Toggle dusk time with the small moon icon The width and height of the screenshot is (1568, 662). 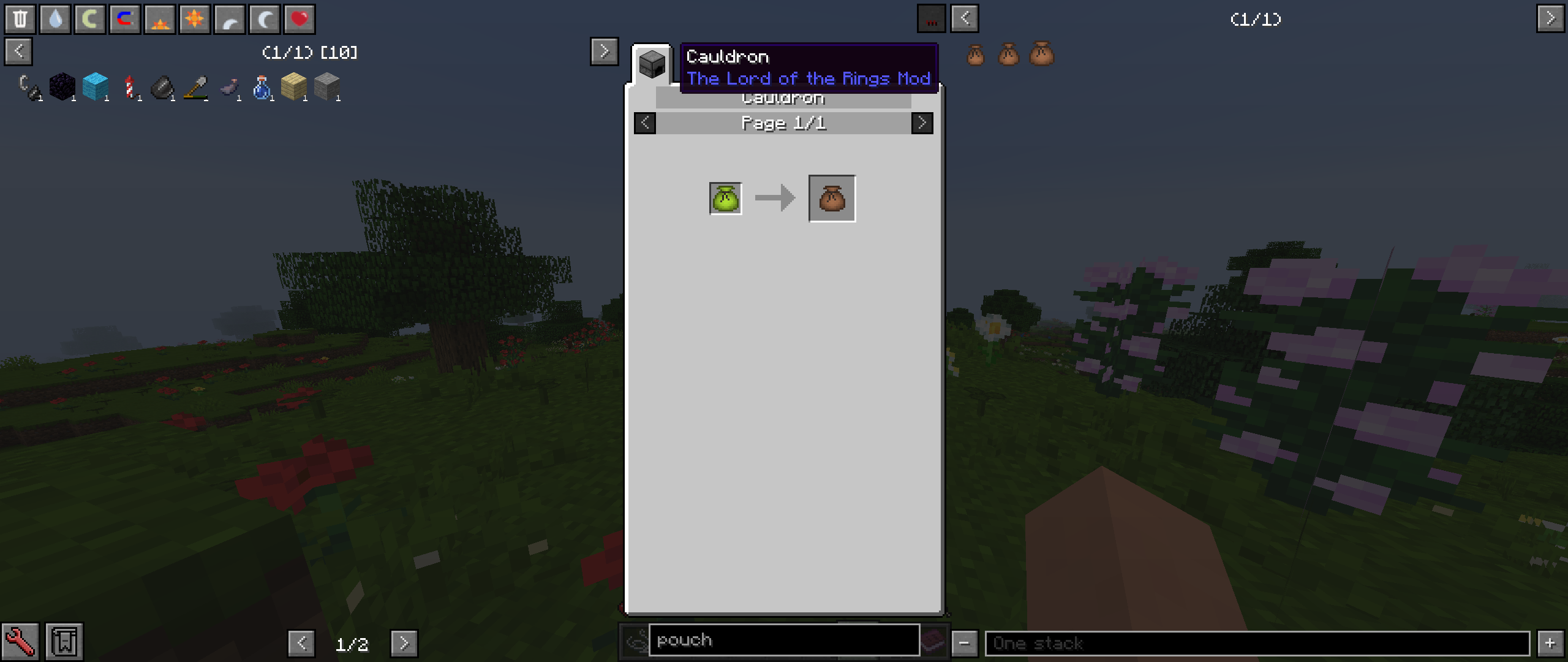tap(229, 18)
